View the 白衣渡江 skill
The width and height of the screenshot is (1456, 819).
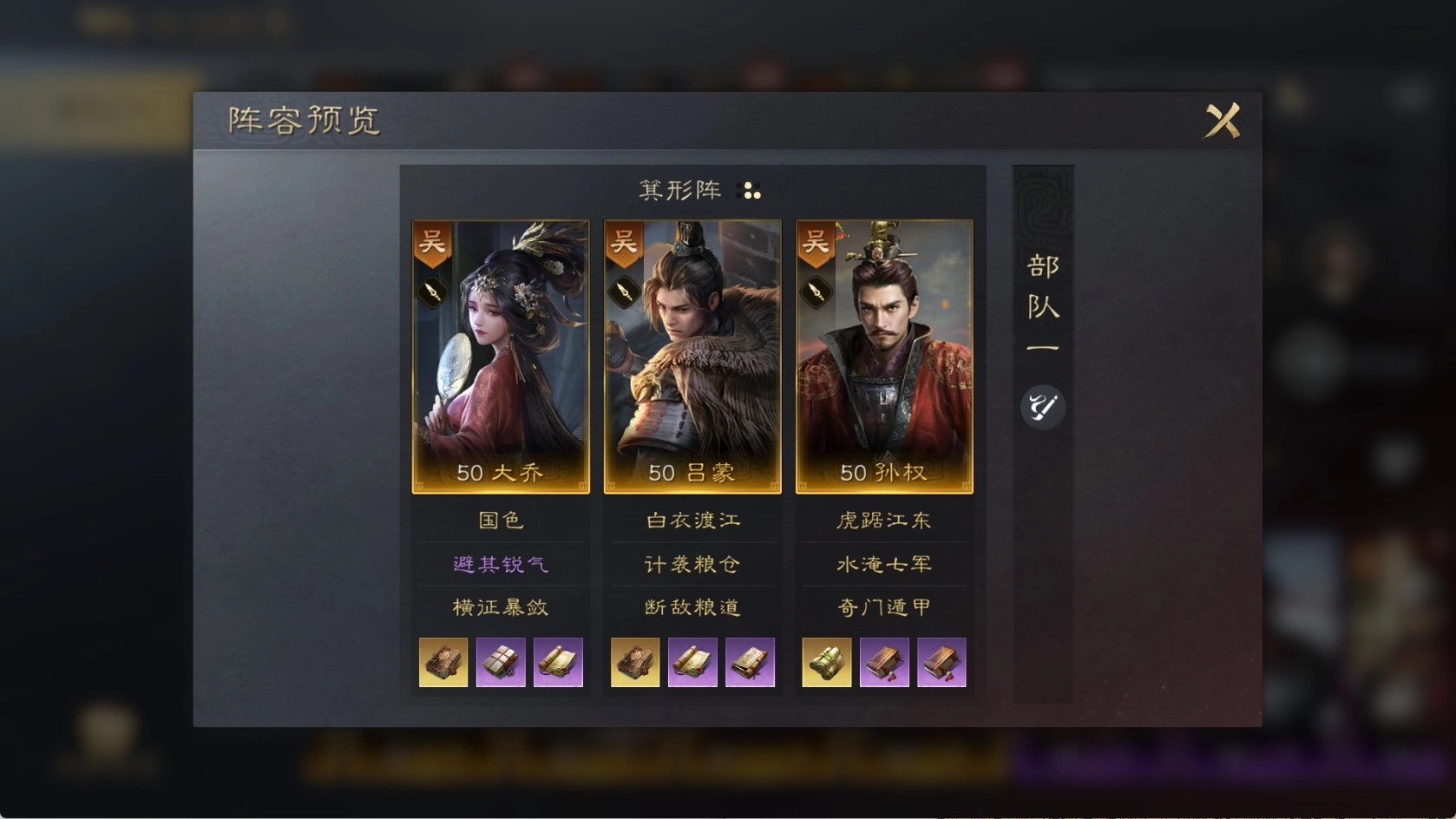(692, 521)
